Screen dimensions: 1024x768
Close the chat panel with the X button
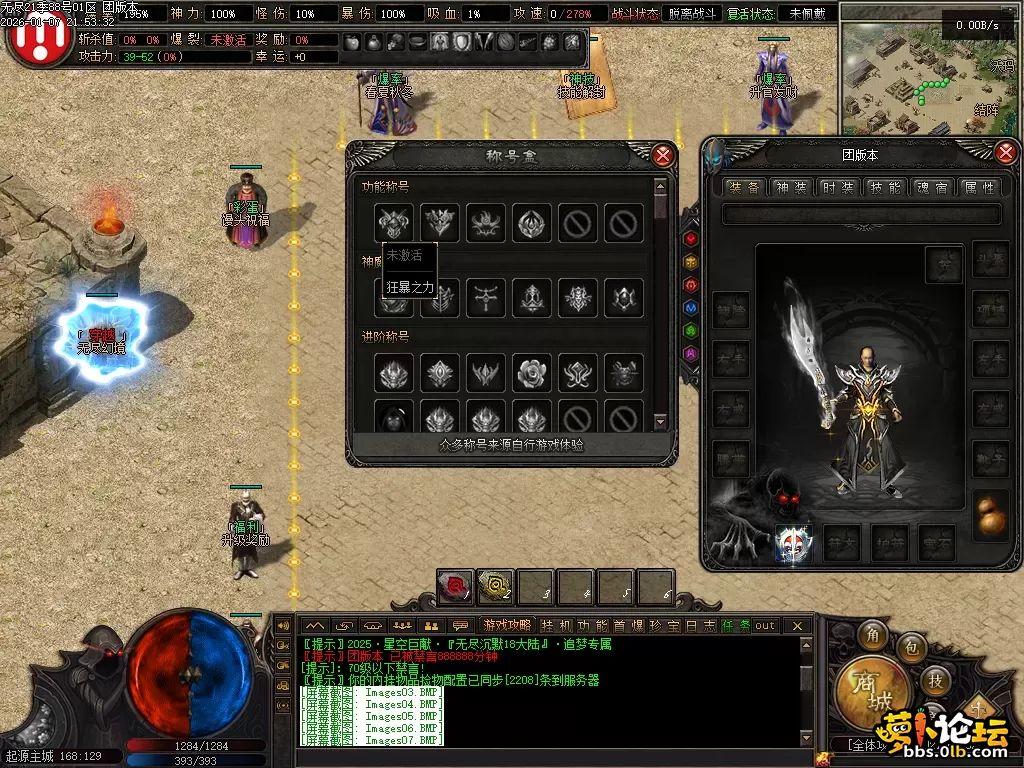click(x=797, y=625)
